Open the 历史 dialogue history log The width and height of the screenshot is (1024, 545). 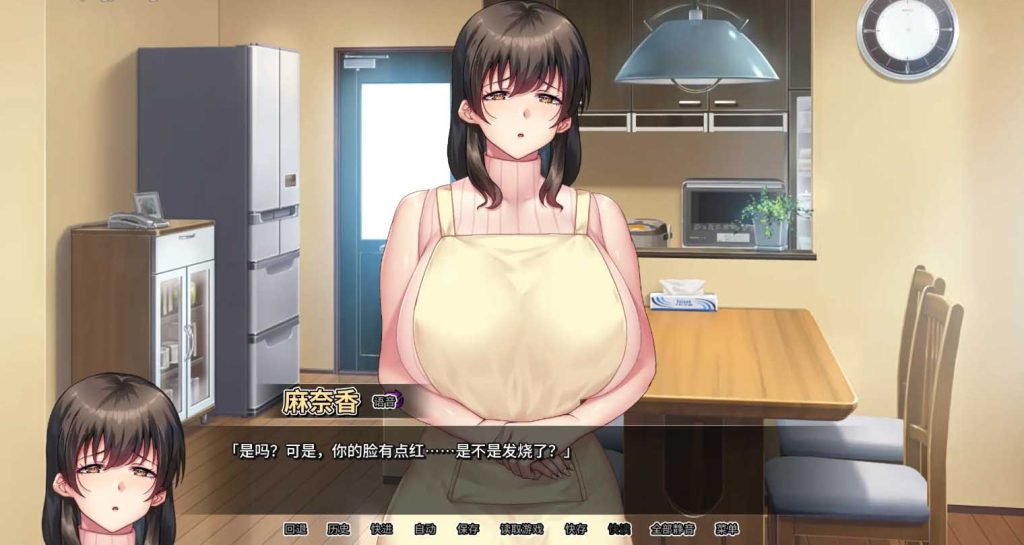pyautogui.click(x=338, y=529)
